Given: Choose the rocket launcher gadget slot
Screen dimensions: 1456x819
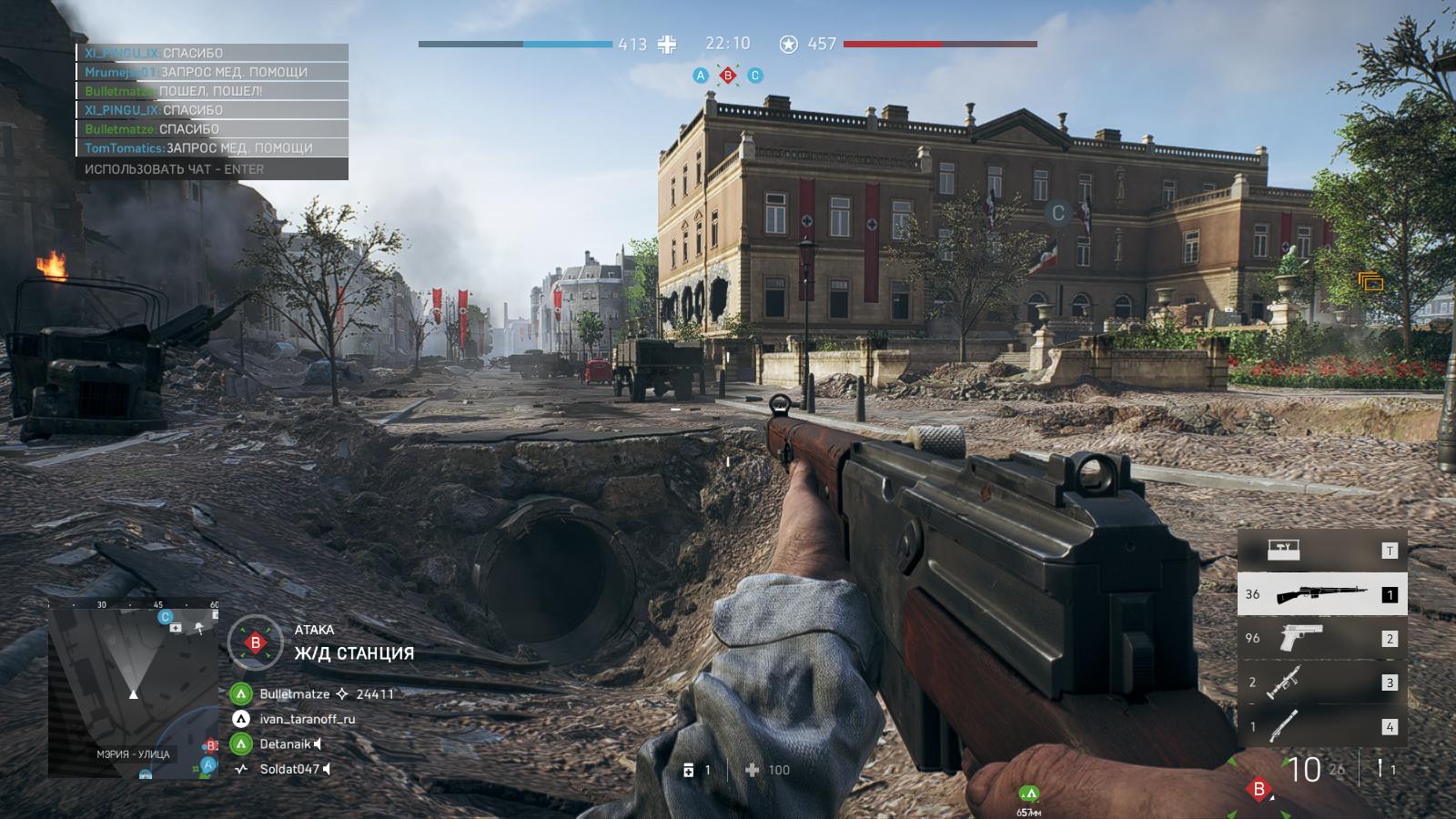Looking at the screenshot, I should coord(1321,682).
